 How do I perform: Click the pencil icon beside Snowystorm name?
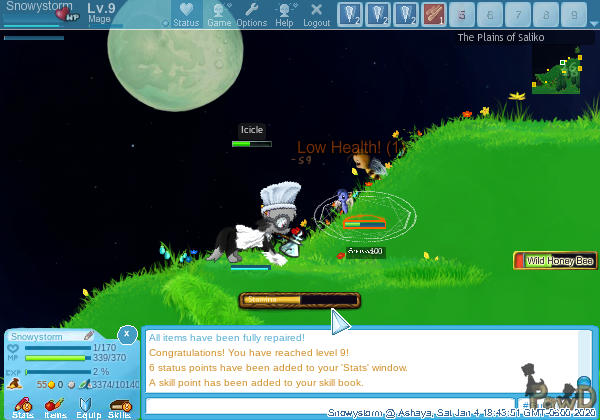click(x=89, y=336)
